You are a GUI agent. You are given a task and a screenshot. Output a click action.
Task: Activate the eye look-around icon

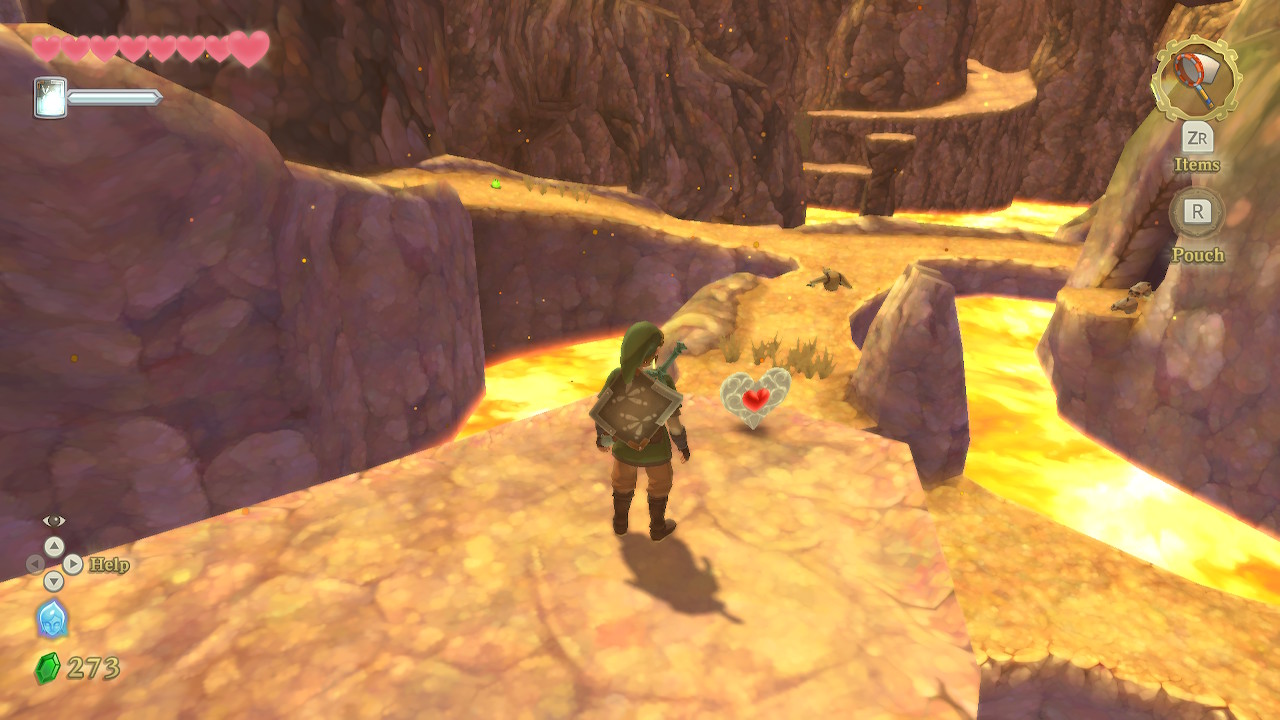(54, 520)
